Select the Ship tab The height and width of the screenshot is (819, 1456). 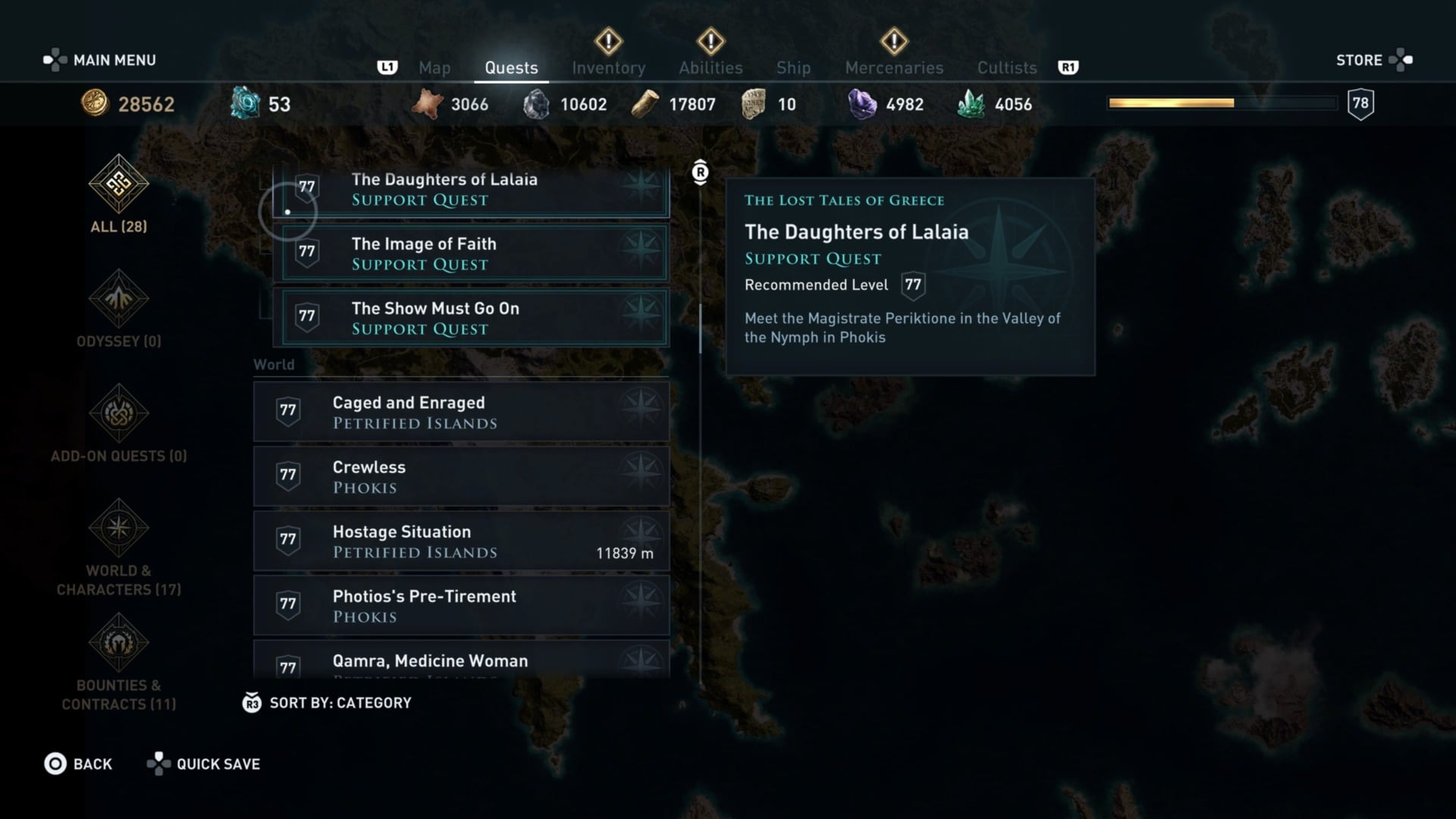point(793,67)
